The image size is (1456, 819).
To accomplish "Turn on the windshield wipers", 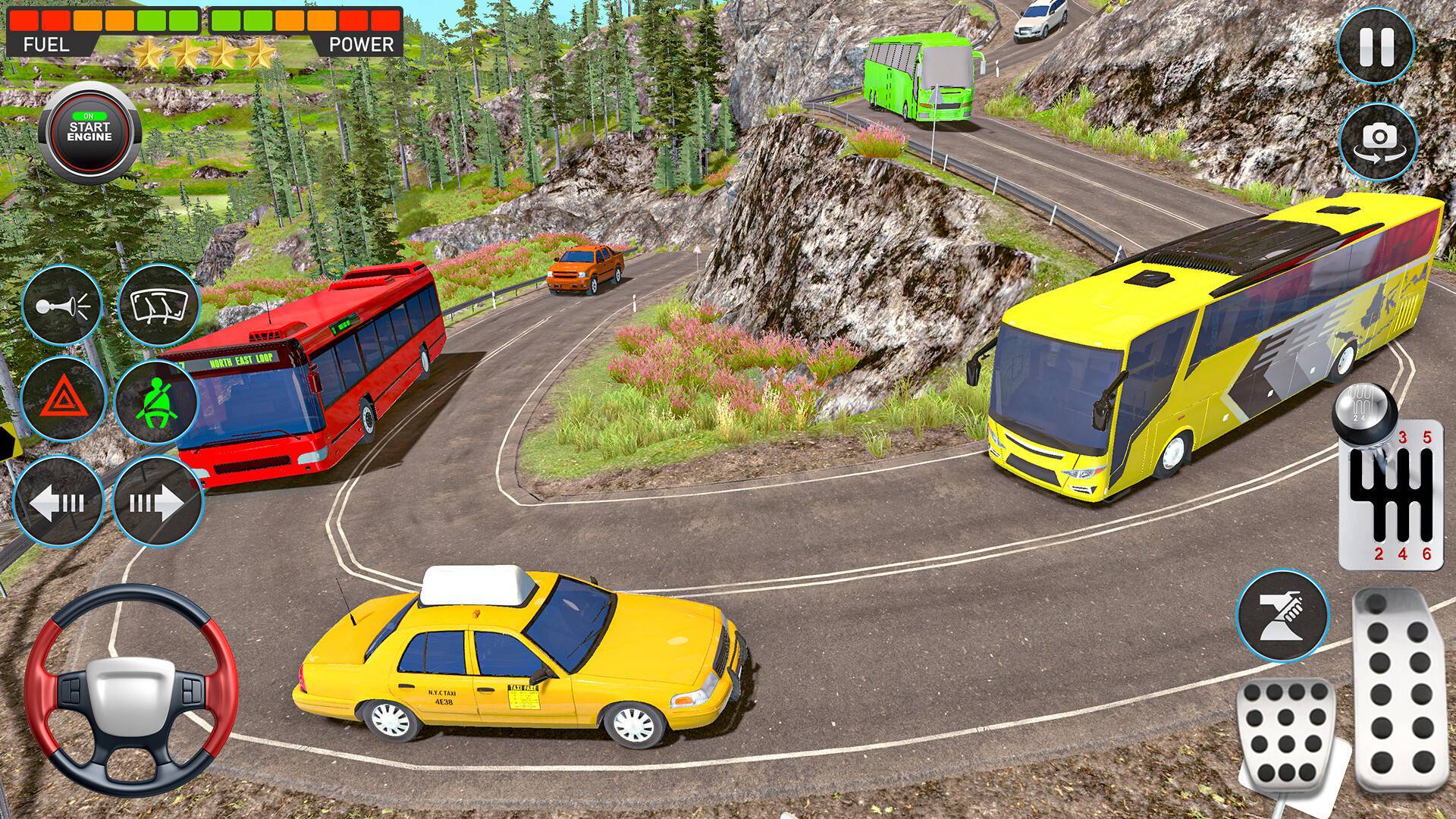I will pos(158,306).
